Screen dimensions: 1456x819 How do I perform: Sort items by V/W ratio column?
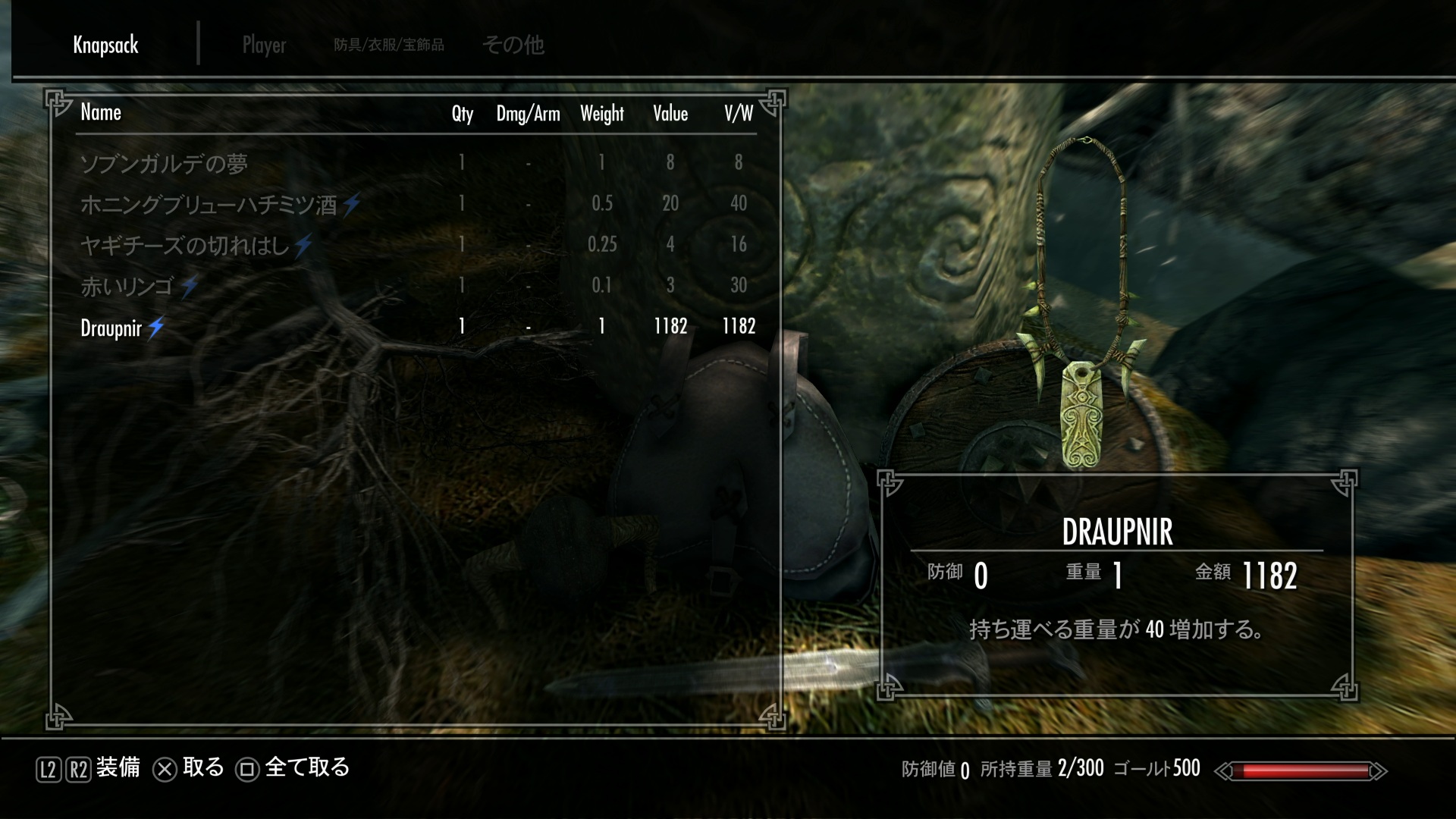(x=738, y=114)
